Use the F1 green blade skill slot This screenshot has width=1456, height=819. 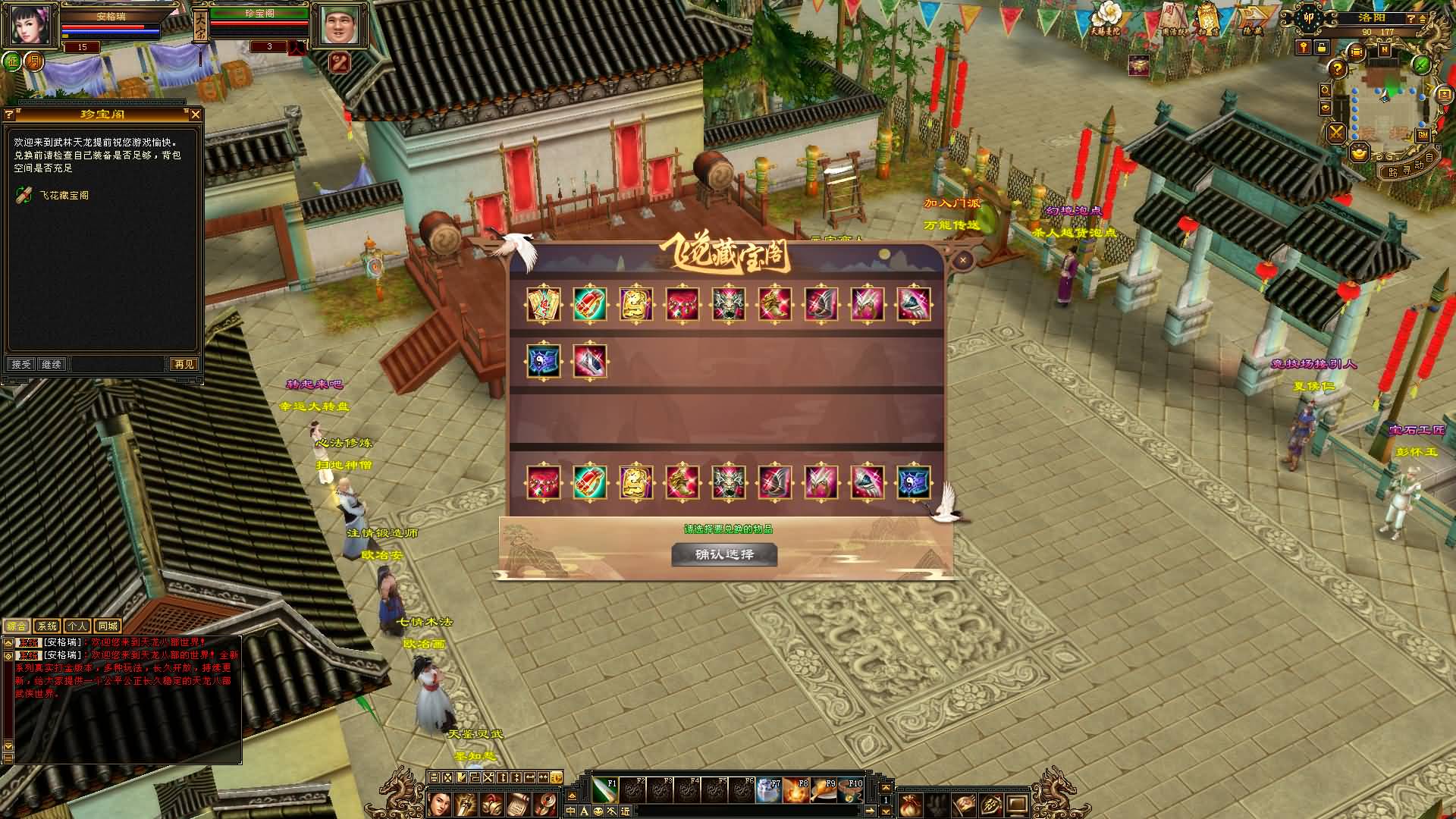(604, 791)
